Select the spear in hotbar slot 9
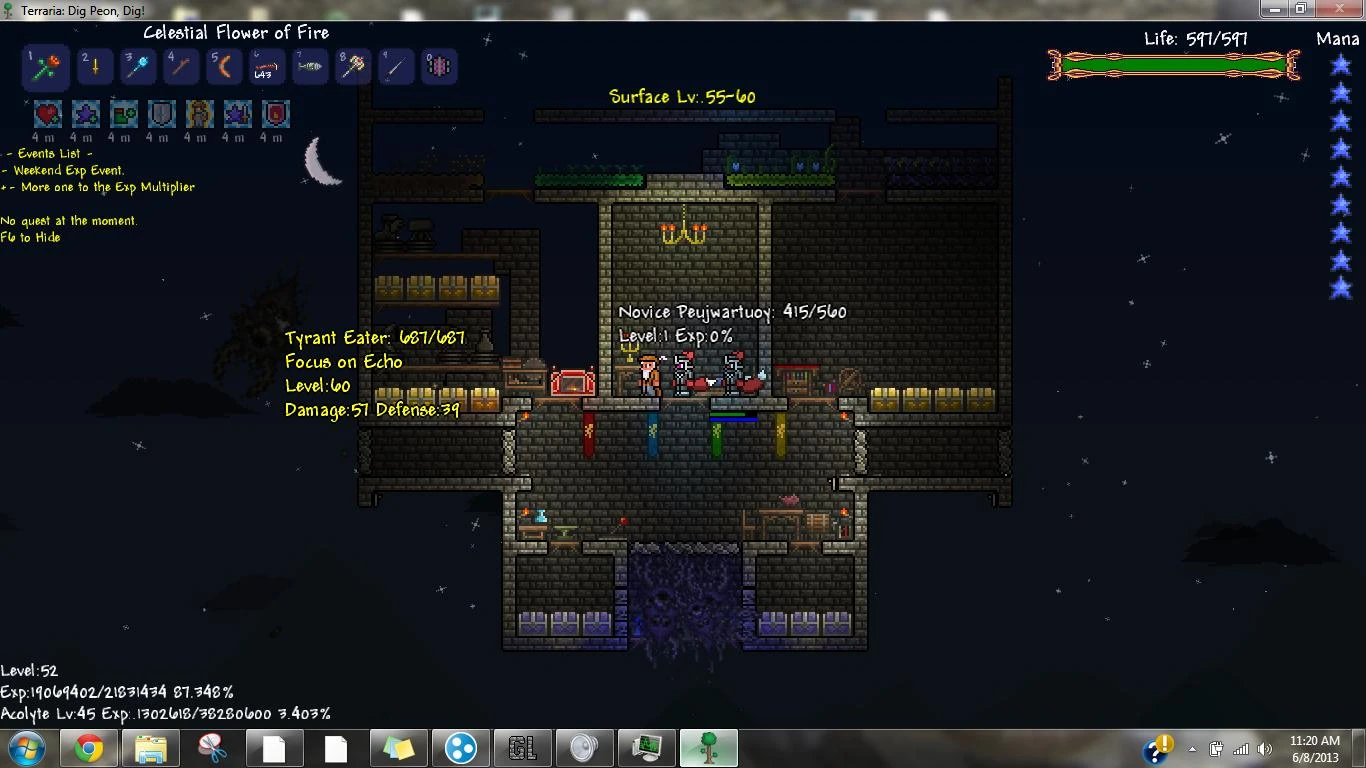The width and height of the screenshot is (1366, 768). (396, 67)
